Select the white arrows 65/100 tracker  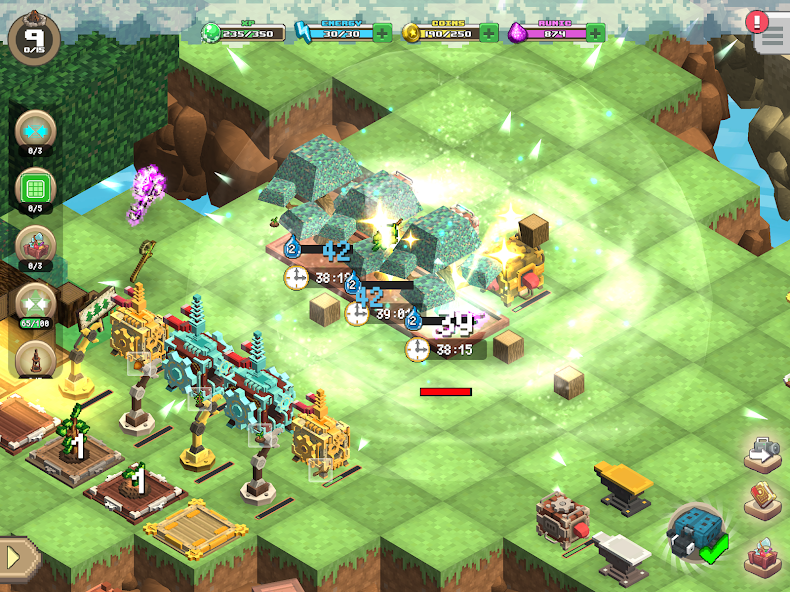[35, 303]
